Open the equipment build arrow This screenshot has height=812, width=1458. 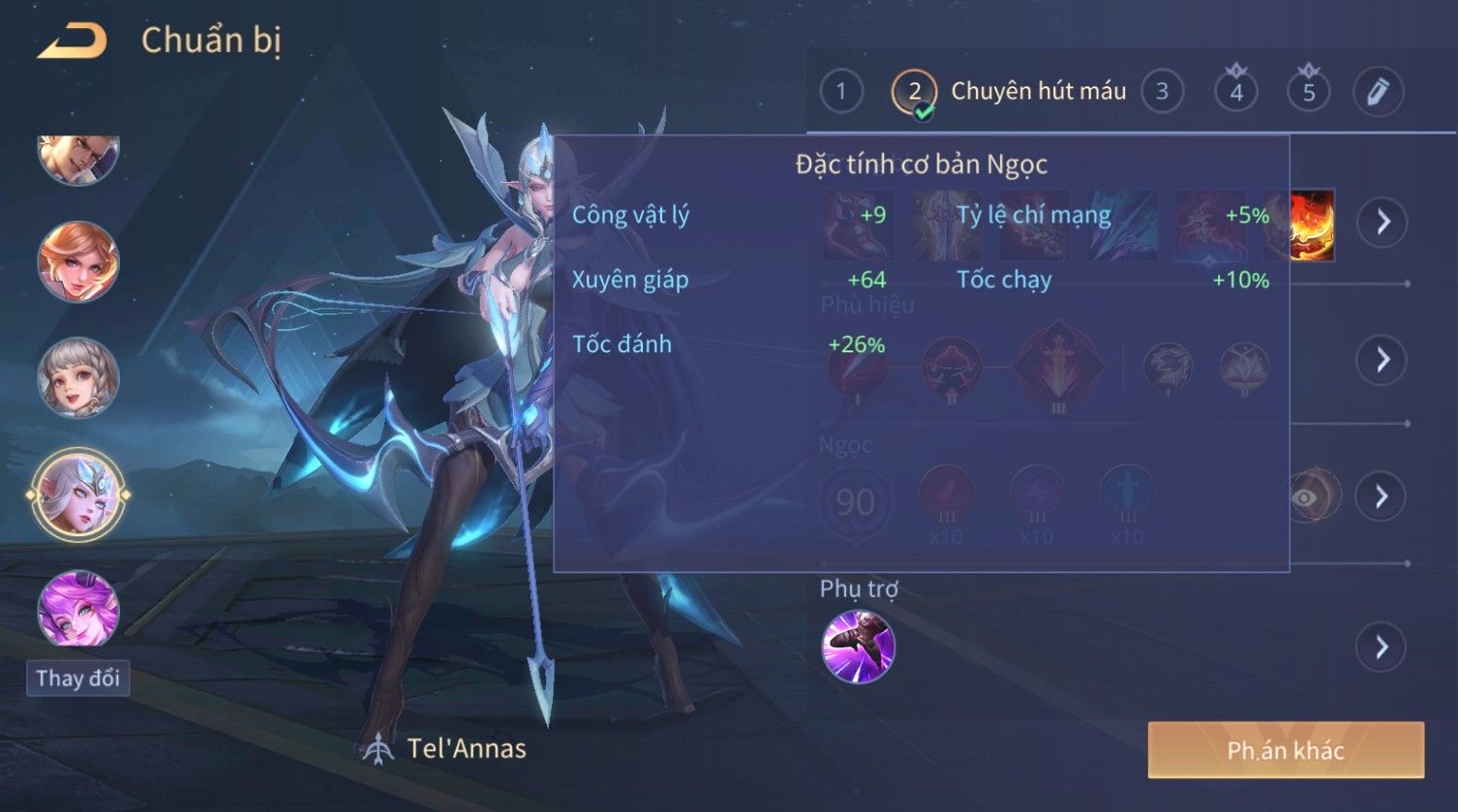point(1382,223)
